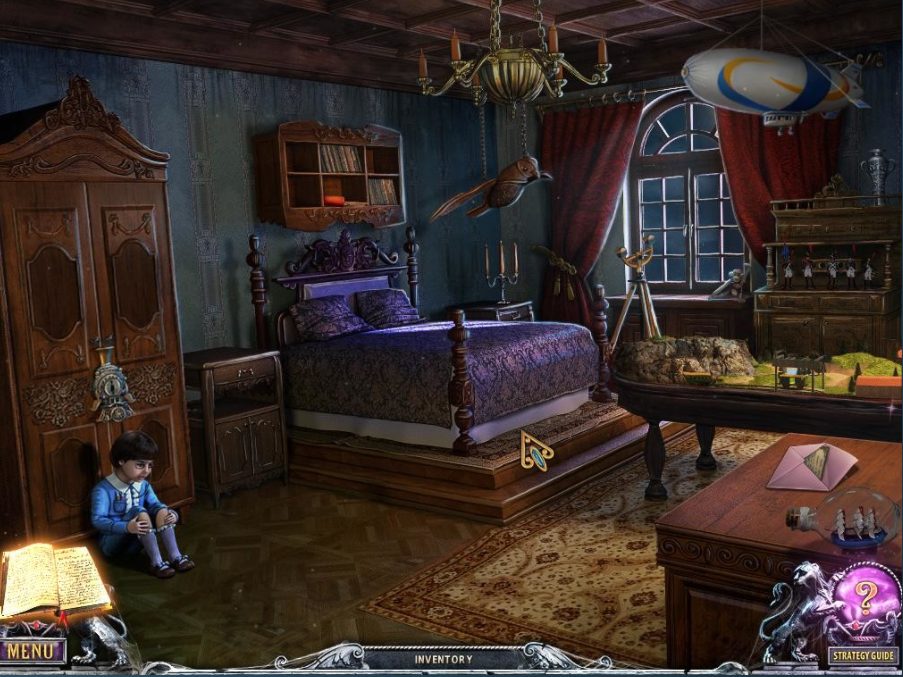Viewport: 903px width, 677px height.
Task: Open the MENU button
Action: tap(33, 652)
